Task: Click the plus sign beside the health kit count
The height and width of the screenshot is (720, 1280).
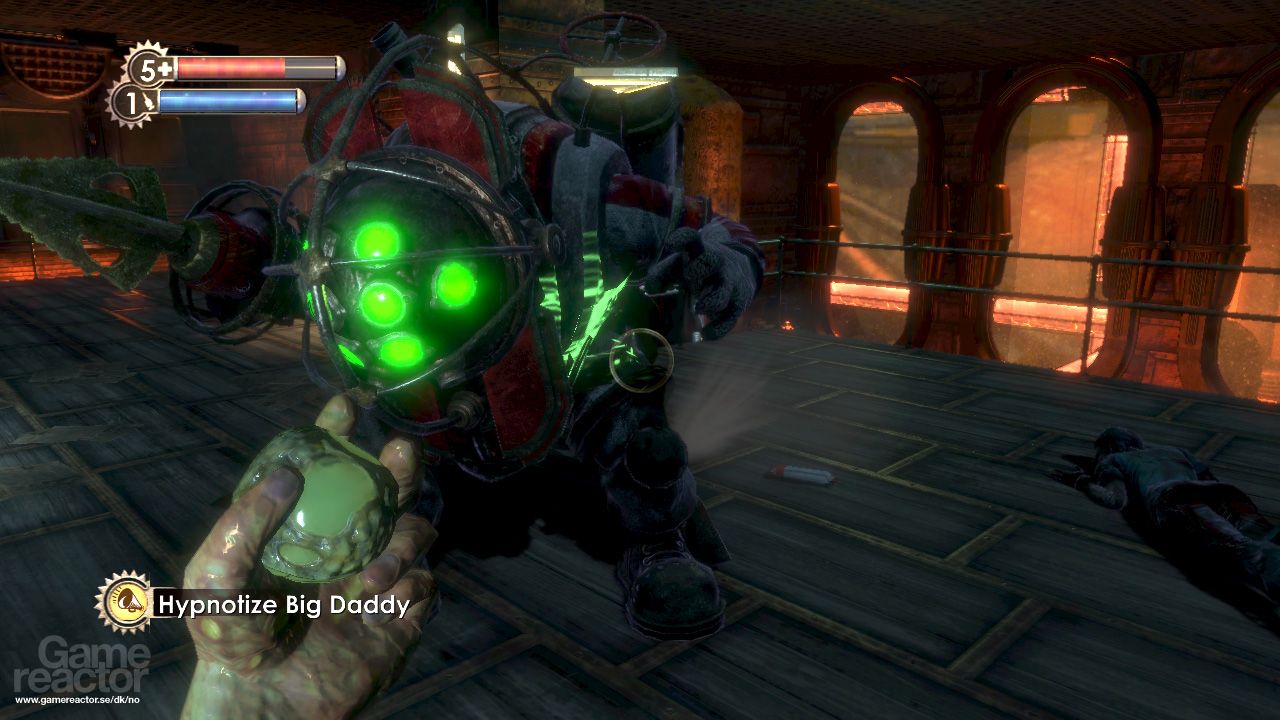Action: [168, 67]
